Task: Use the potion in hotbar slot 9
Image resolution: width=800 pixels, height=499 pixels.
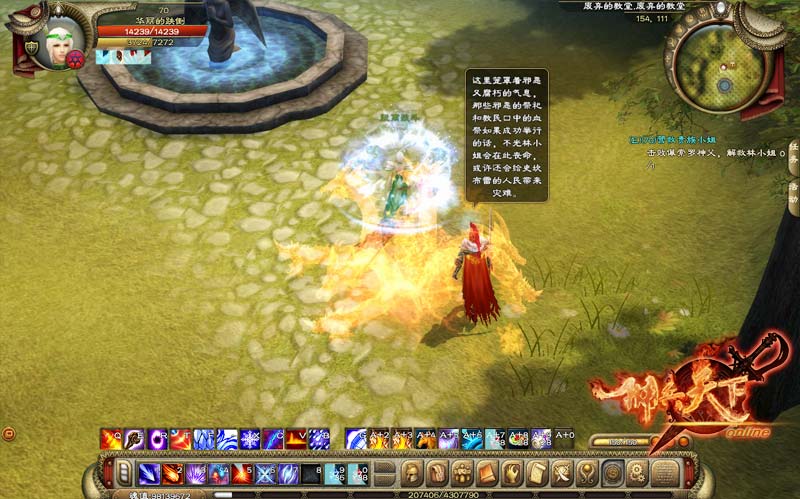Action: pyautogui.click(x=336, y=473)
